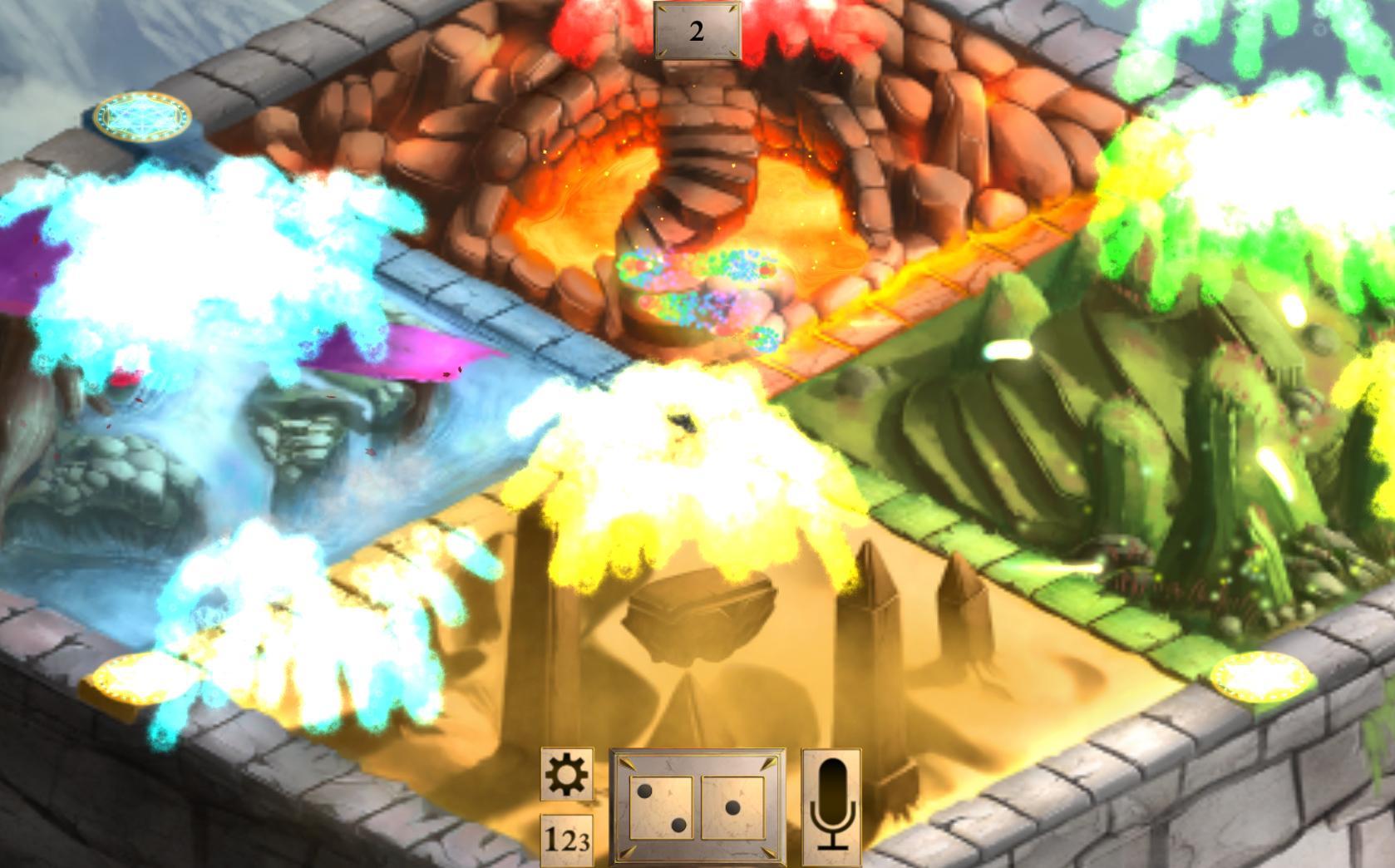Select the cyan medallion in the top-left corner
This screenshot has width=1395, height=868.
143,116
